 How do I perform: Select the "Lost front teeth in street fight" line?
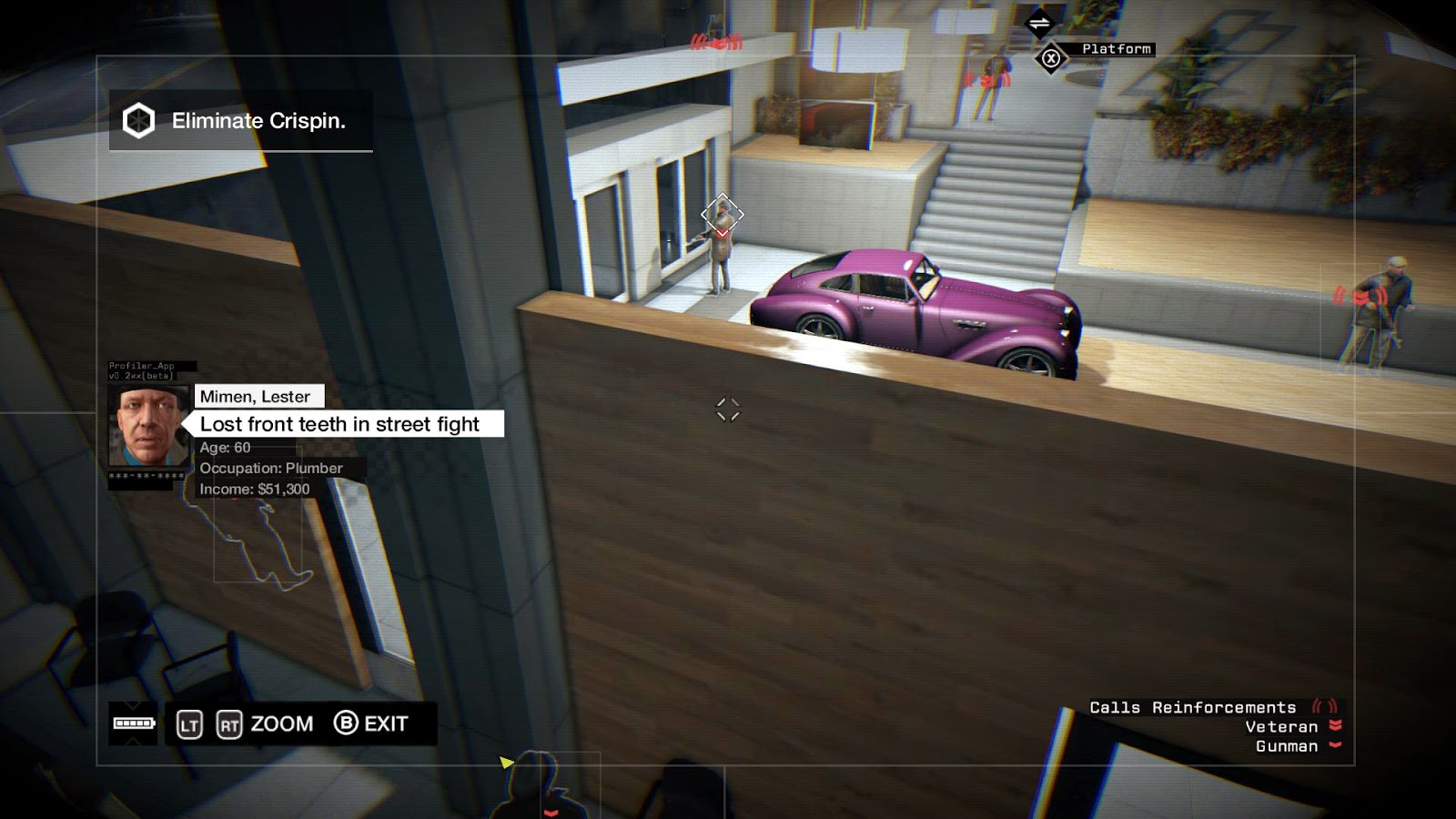pos(340,424)
